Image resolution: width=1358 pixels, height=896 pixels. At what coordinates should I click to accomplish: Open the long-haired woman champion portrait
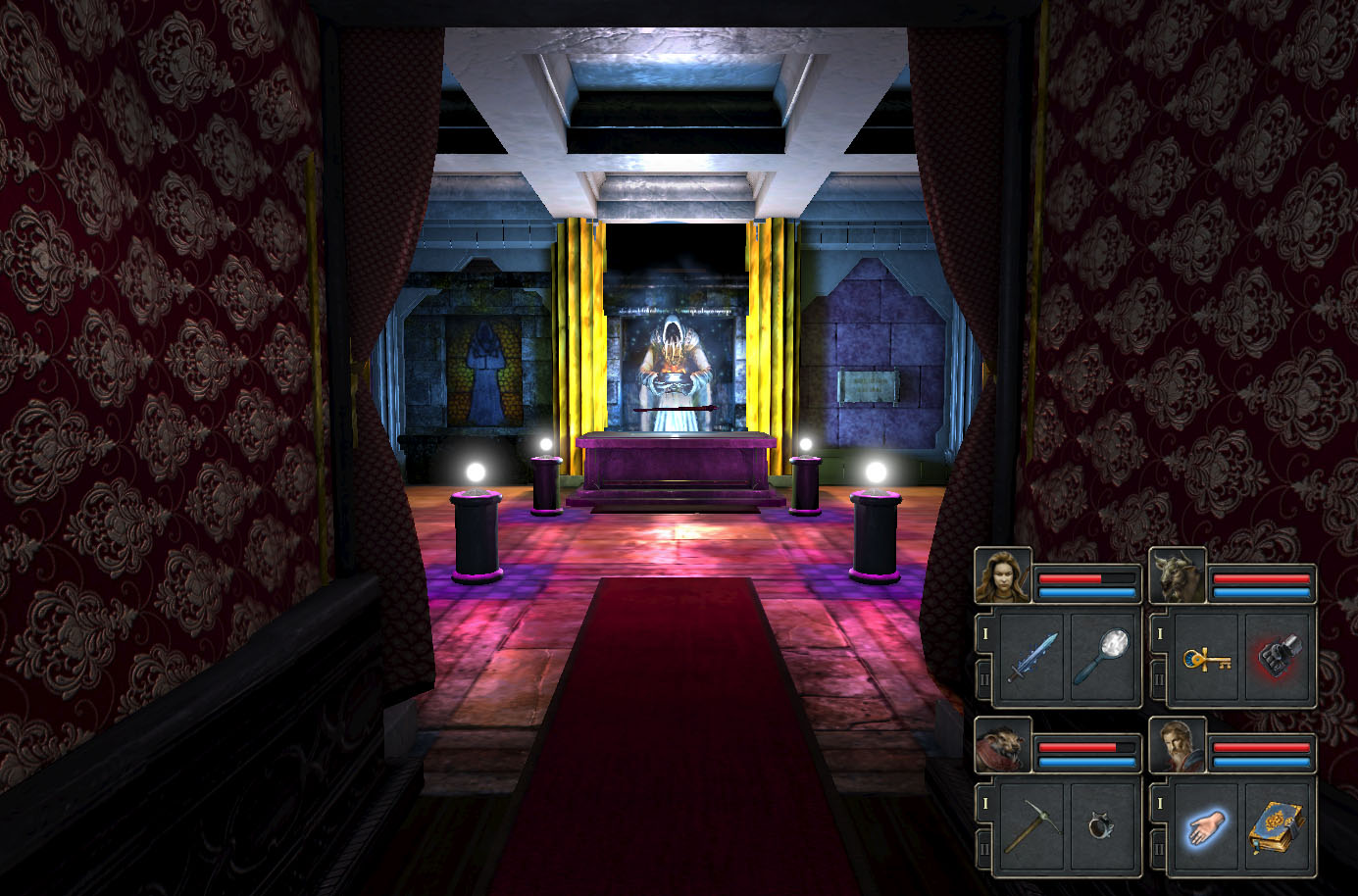pos(1003,575)
